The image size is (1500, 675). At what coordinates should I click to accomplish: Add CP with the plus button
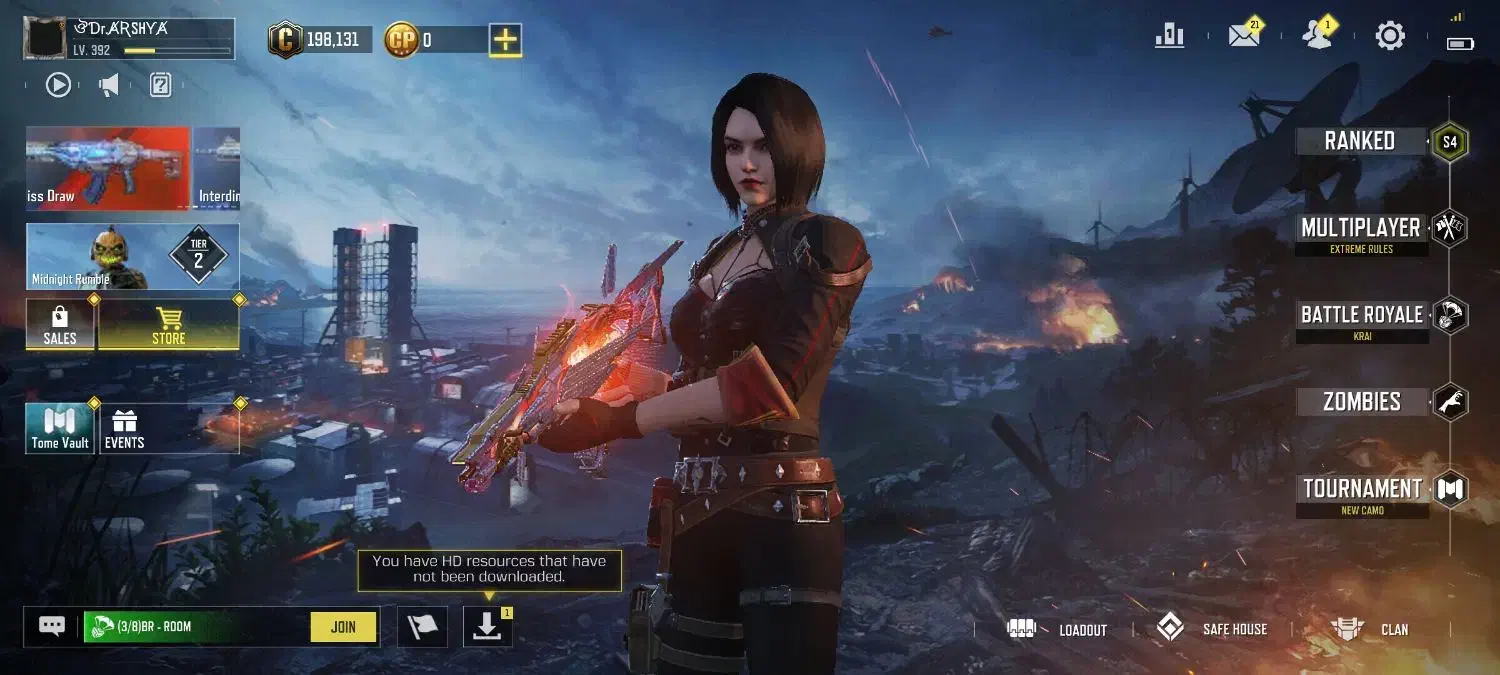point(506,40)
